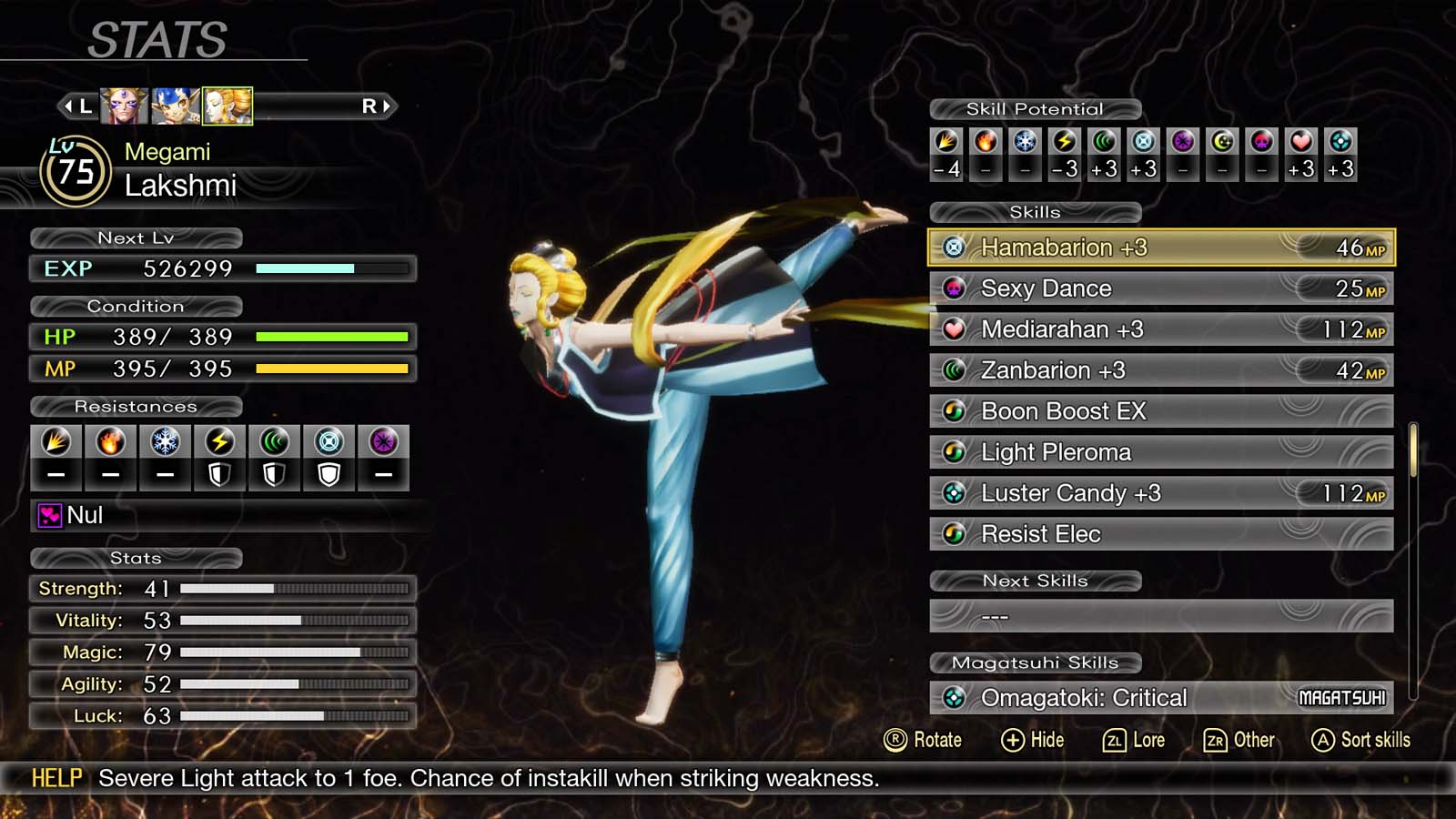Click the Elec skill potential icon showing -3
The image size is (1456, 819).
point(1063,142)
